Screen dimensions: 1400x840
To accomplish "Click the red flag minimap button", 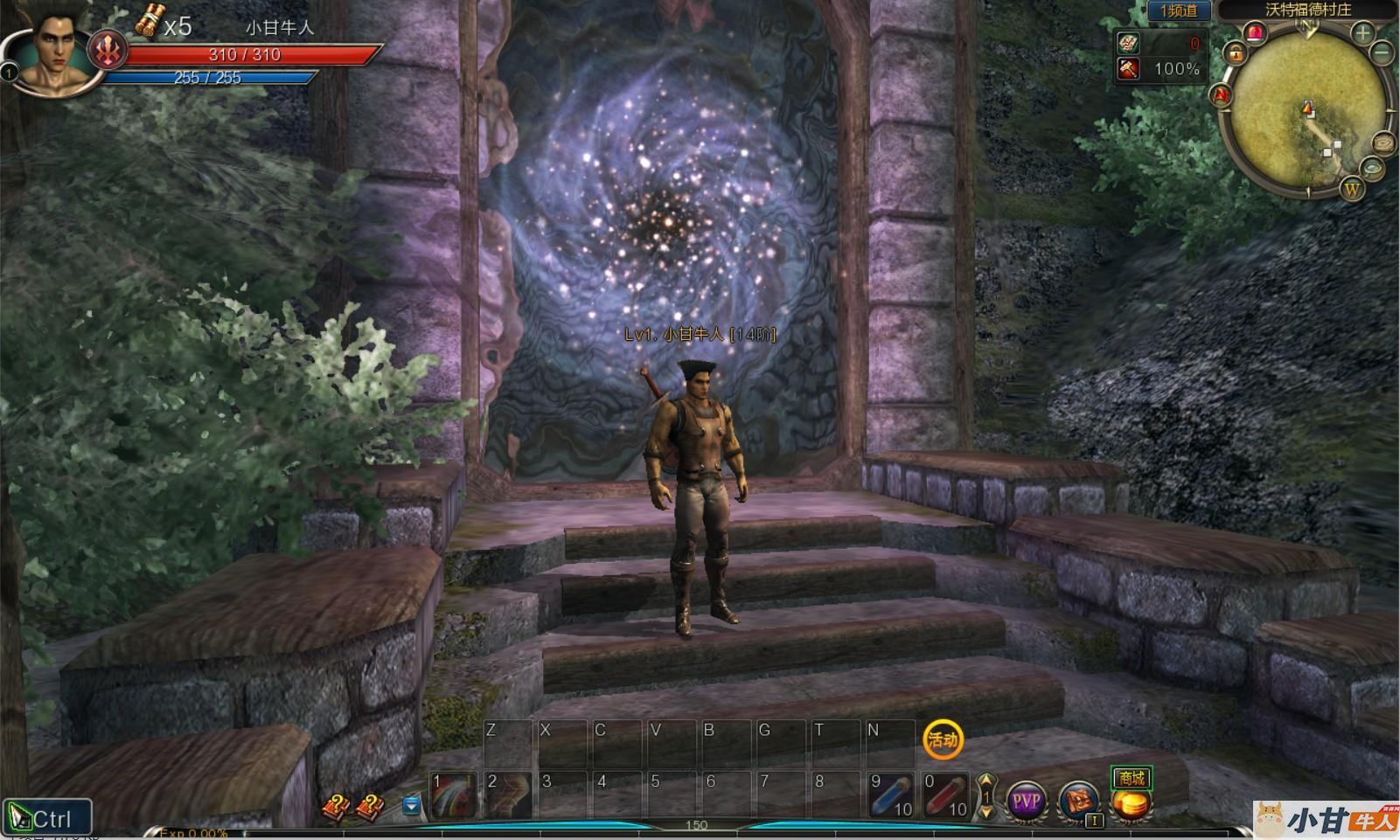I will coord(1221,94).
